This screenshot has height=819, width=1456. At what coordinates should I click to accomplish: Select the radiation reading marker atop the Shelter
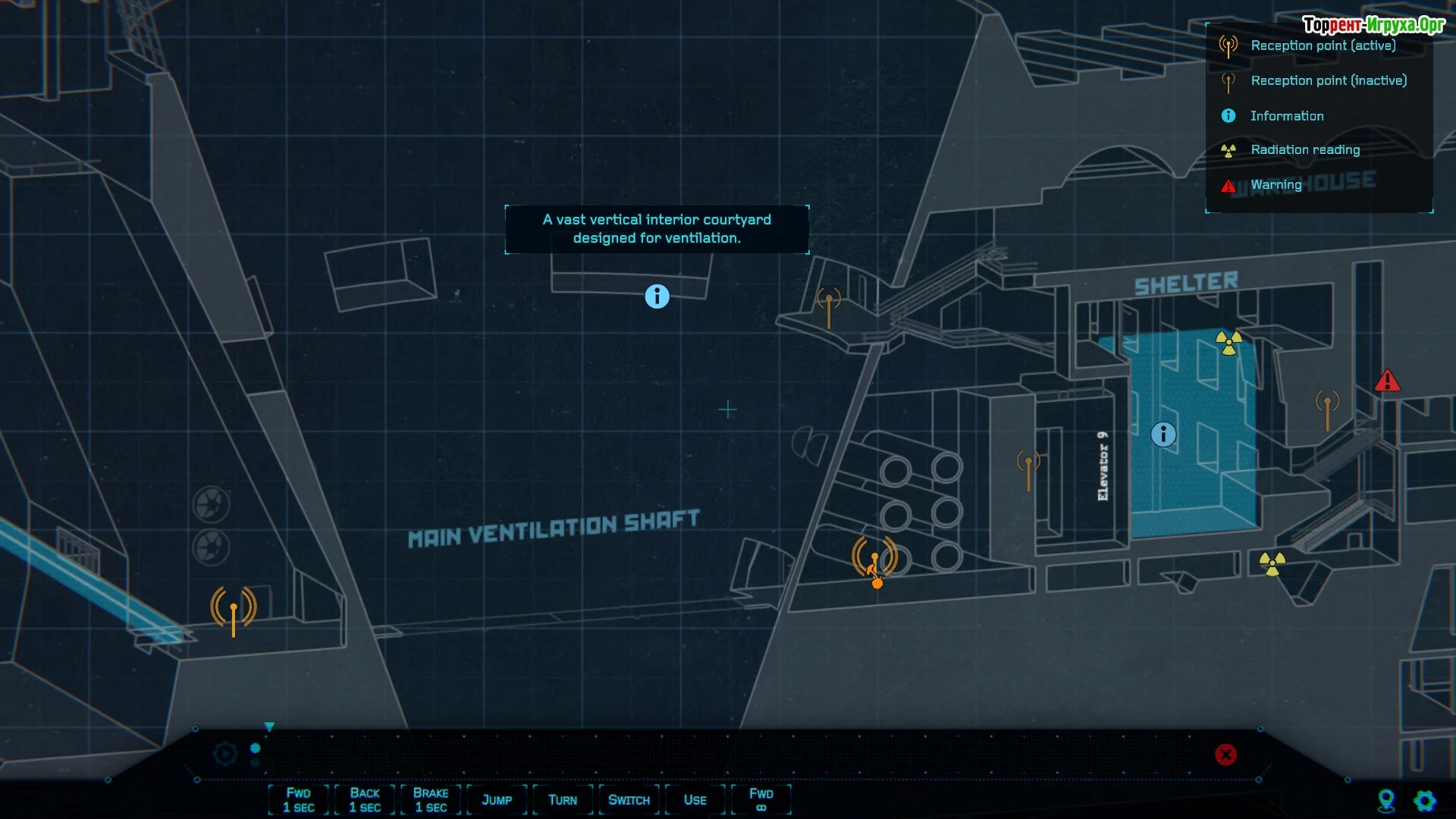pyautogui.click(x=1228, y=343)
